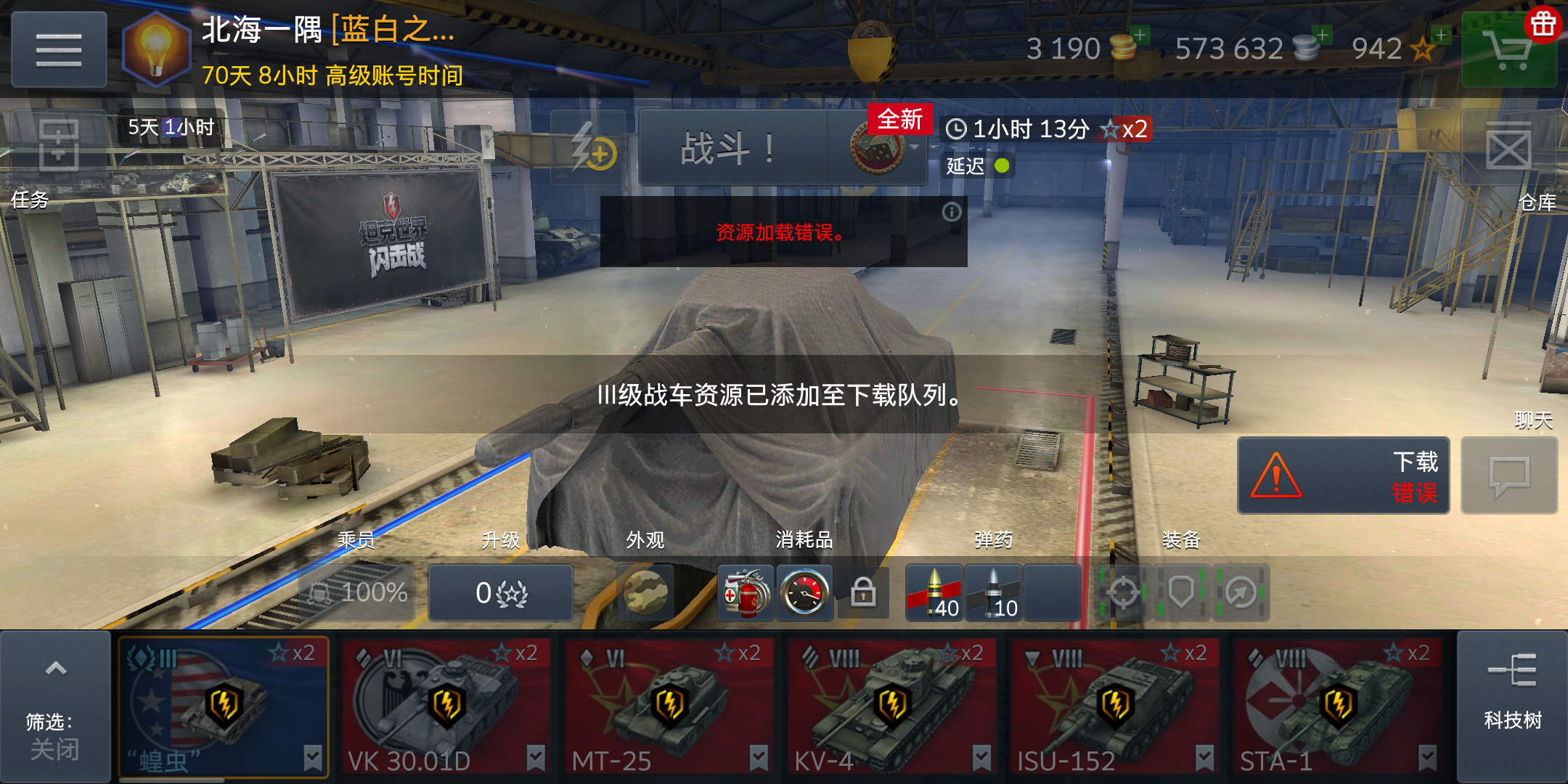
Task: Open the 升级 upgrades section showing 0
Action: coord(501,593)
